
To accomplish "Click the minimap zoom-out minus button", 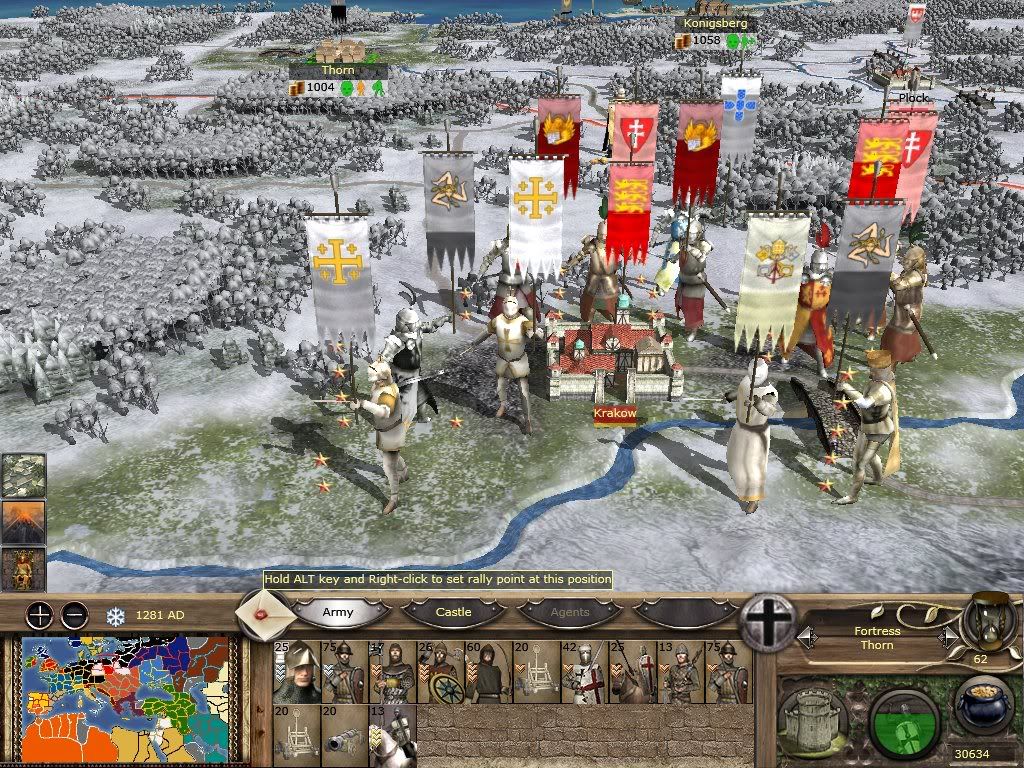I will pyautogui.click(x=73, y=614).
